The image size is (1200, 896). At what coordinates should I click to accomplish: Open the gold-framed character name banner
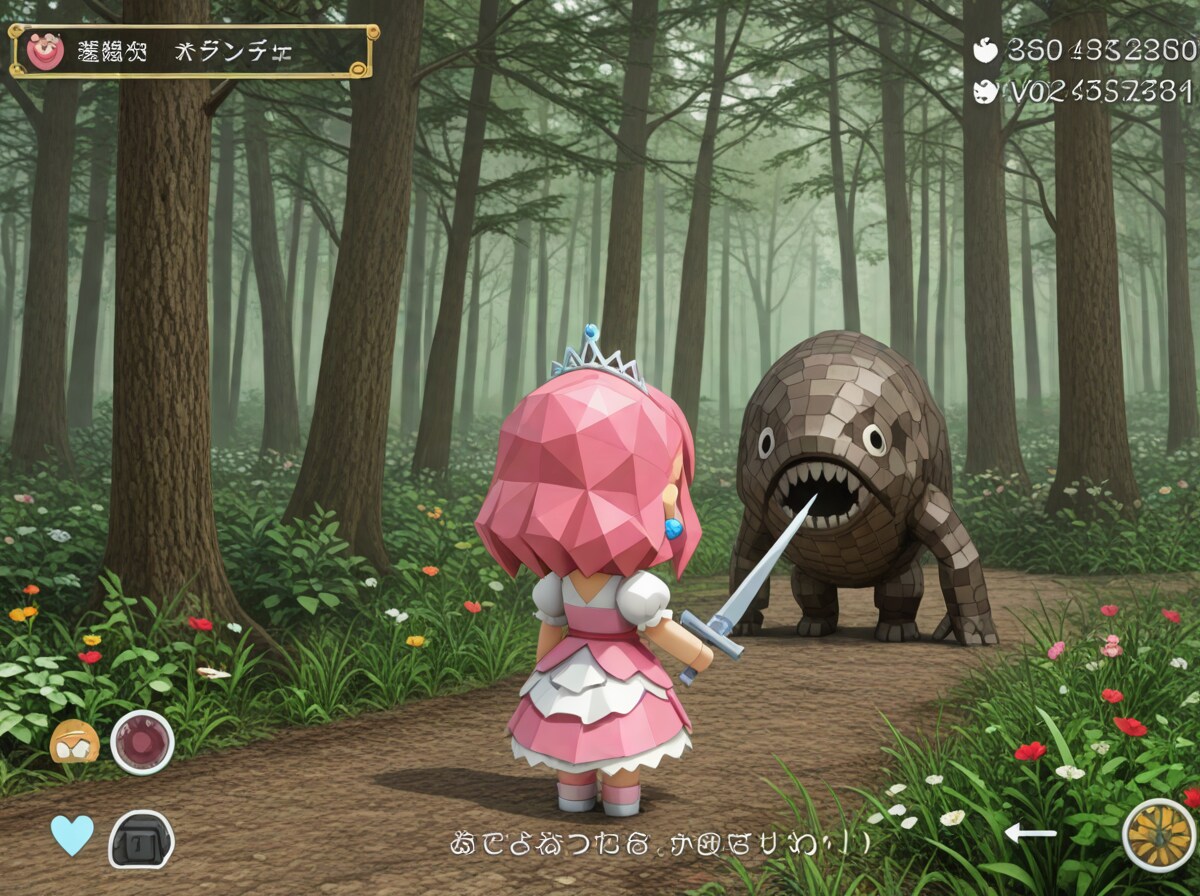[194, 52]
